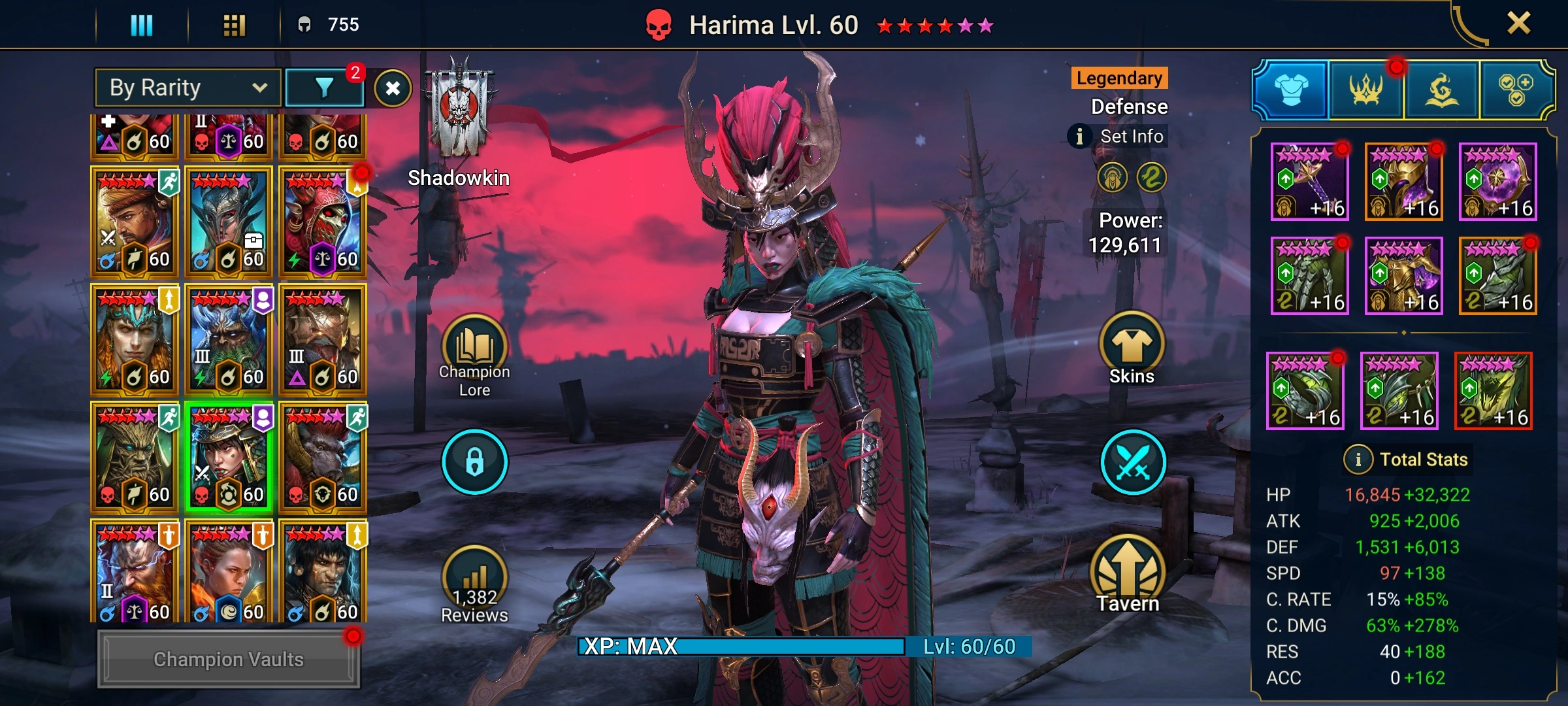Image resolution: width=1568 pixels, height=706 pixels.
Task: Select the equipped weapon slot
Action: click(1309, 182)
